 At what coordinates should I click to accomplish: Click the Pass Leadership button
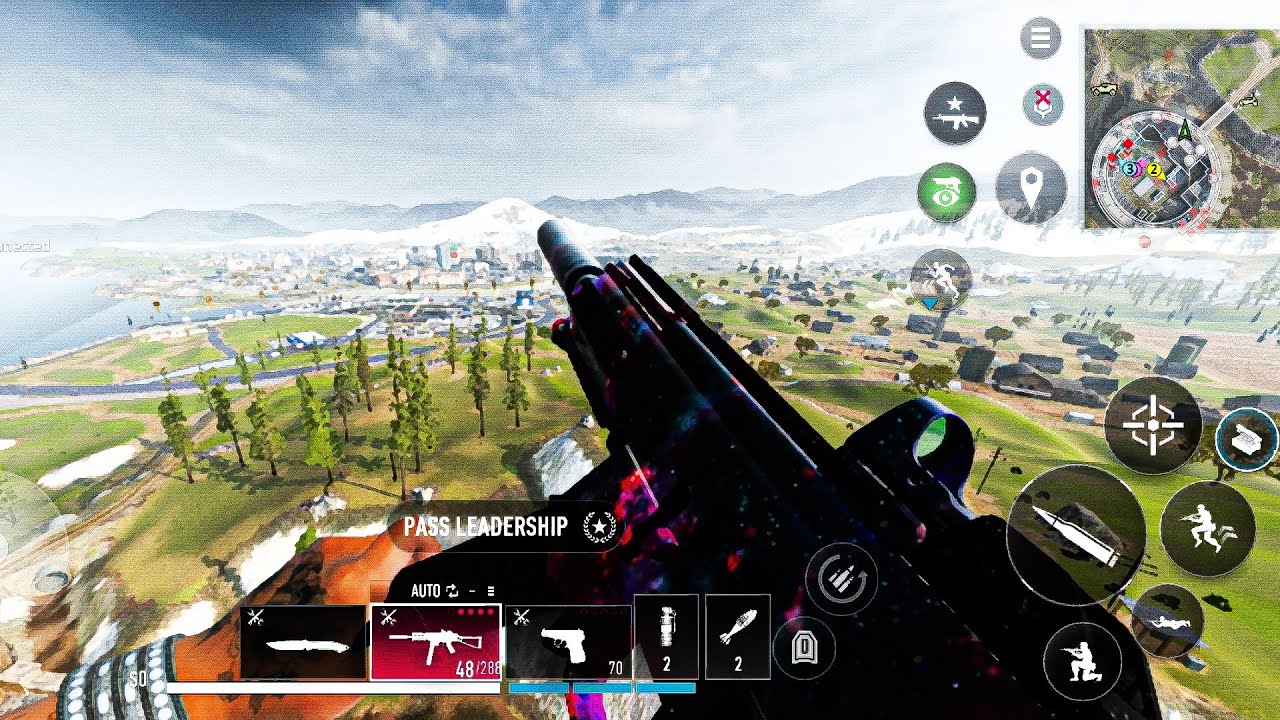pos(506,527)
